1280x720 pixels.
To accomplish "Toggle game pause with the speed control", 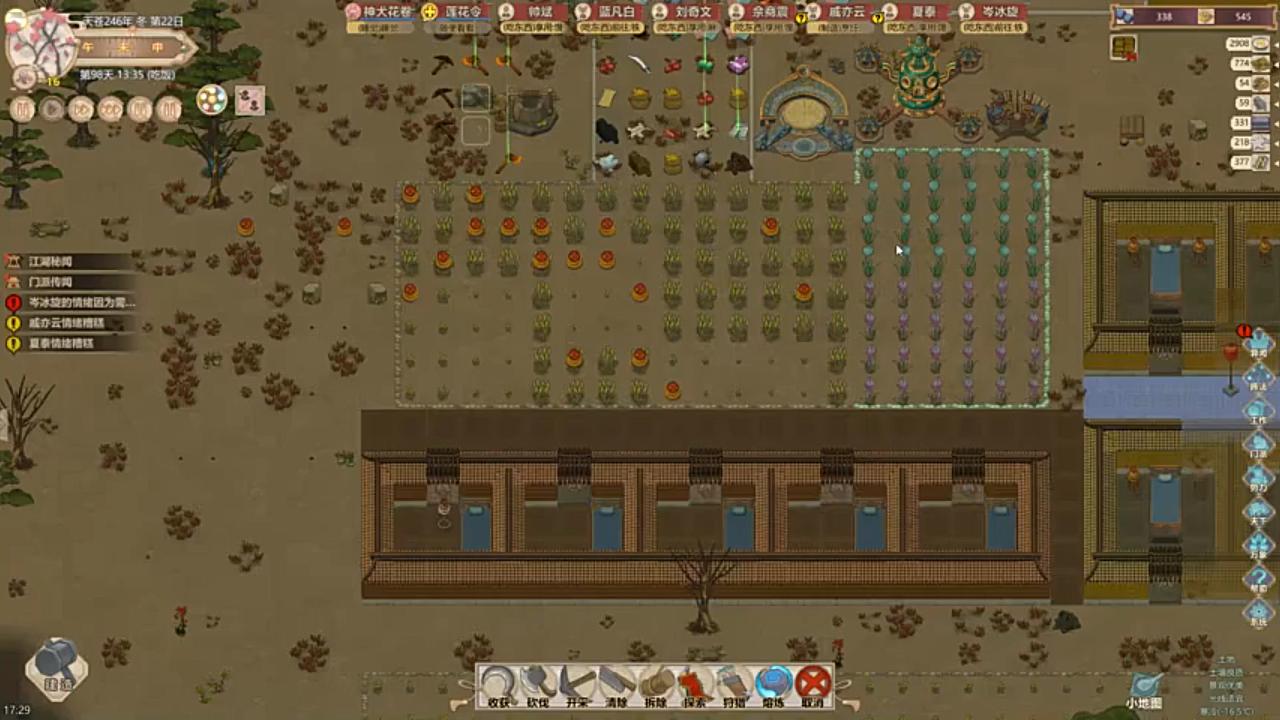I will [x=22, y=108].
